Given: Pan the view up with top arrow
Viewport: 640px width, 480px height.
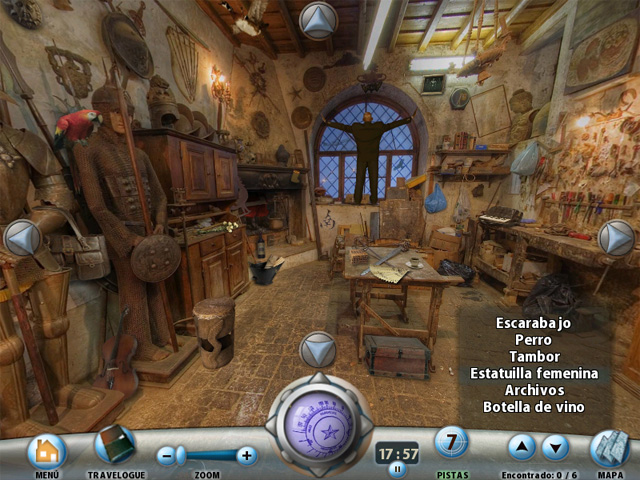Looking at the screenshot, I should 318,20.
